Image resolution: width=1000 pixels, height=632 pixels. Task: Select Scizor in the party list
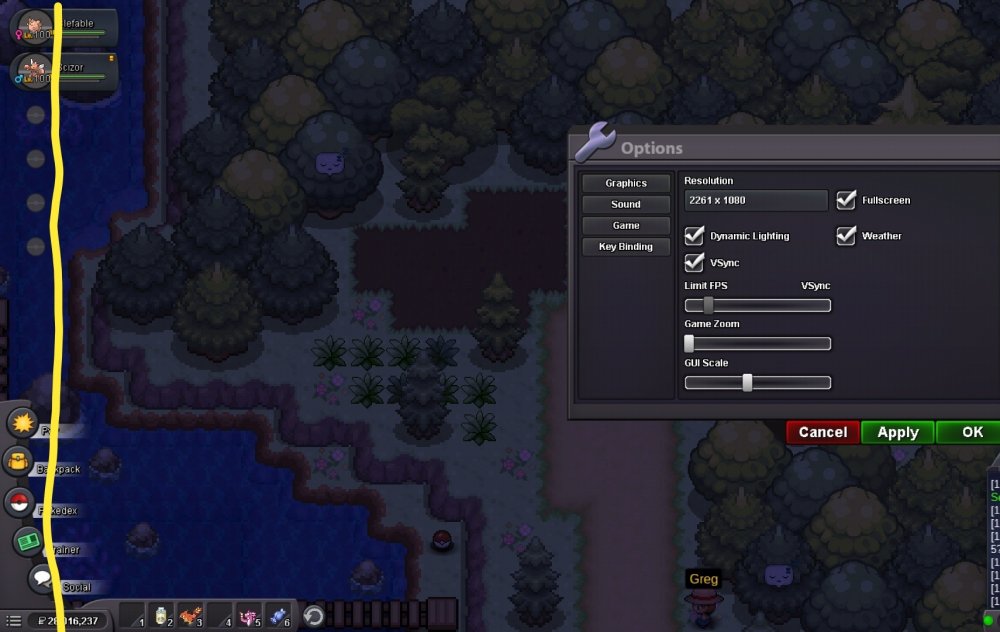[62, 70]
